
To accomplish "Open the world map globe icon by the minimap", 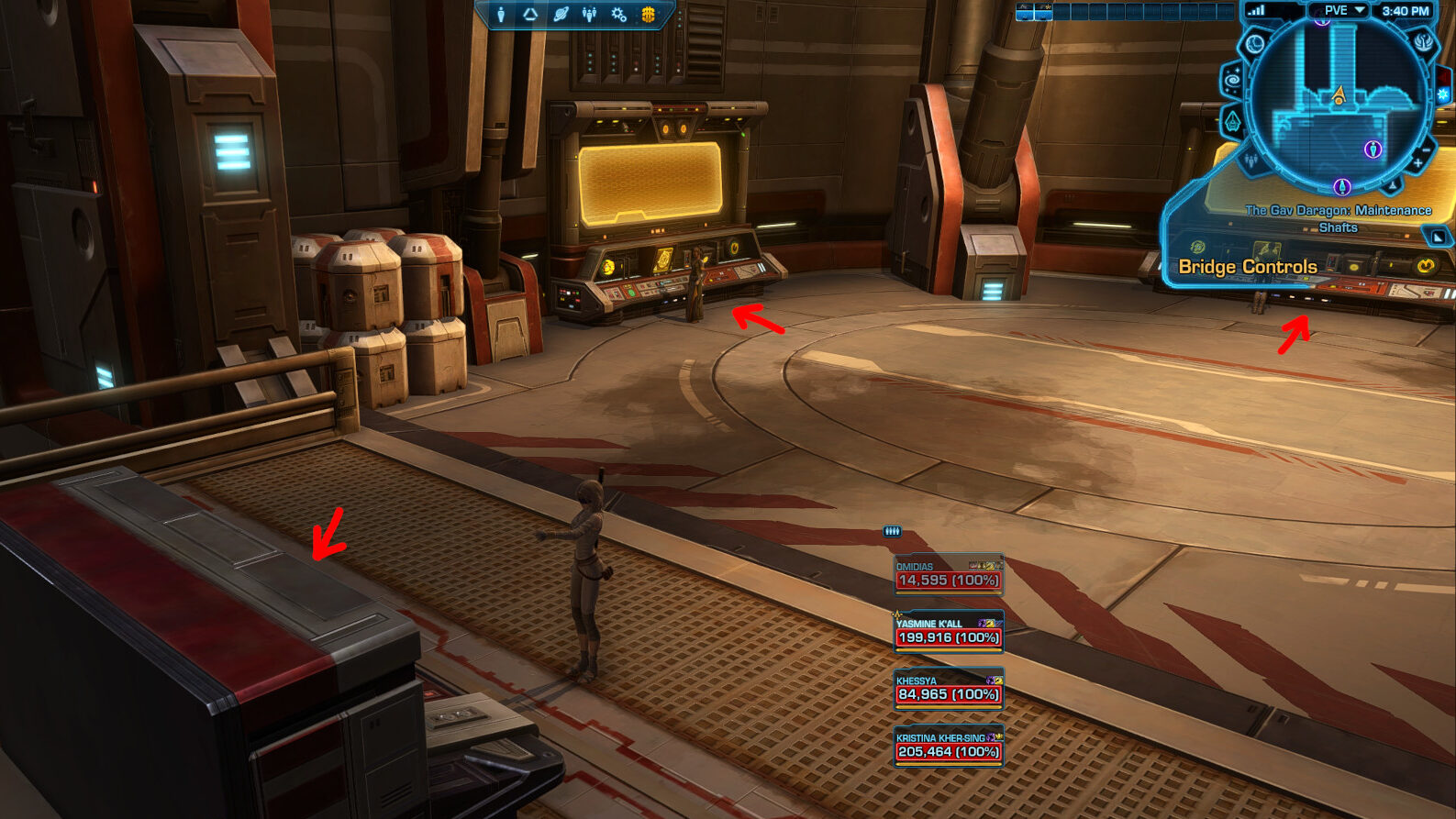I will pos(1254,43).
